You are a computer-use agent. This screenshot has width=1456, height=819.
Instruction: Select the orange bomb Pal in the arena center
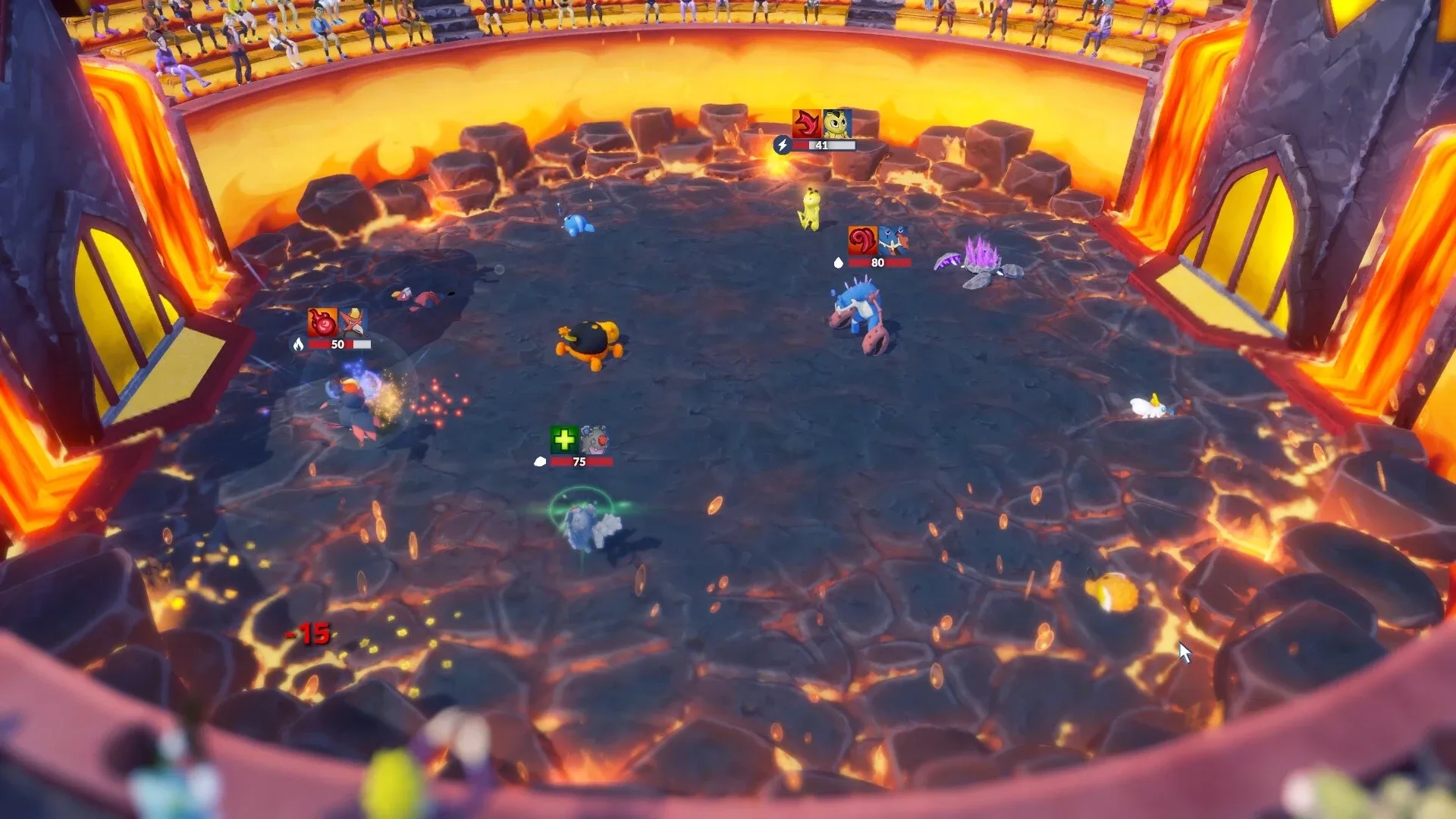click(x=590, y=345)
